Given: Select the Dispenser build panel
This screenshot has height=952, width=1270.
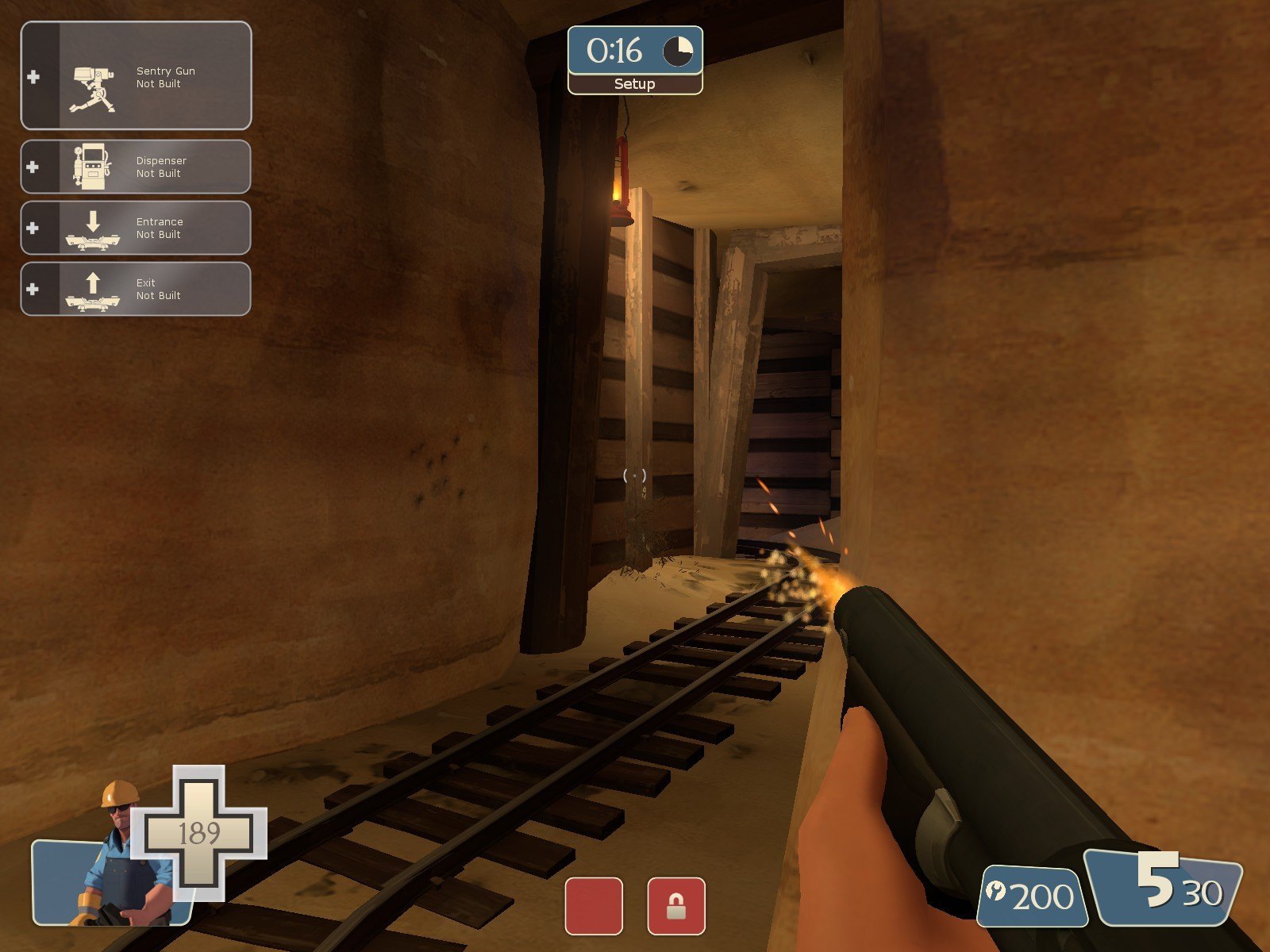Looking at the screenshot, I should [136, 167].
